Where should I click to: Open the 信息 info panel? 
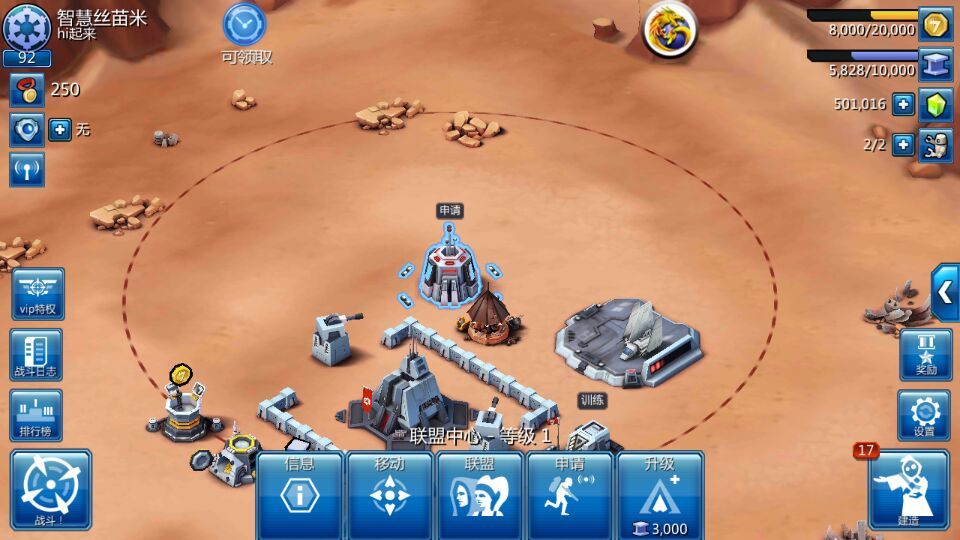(299, 494)
